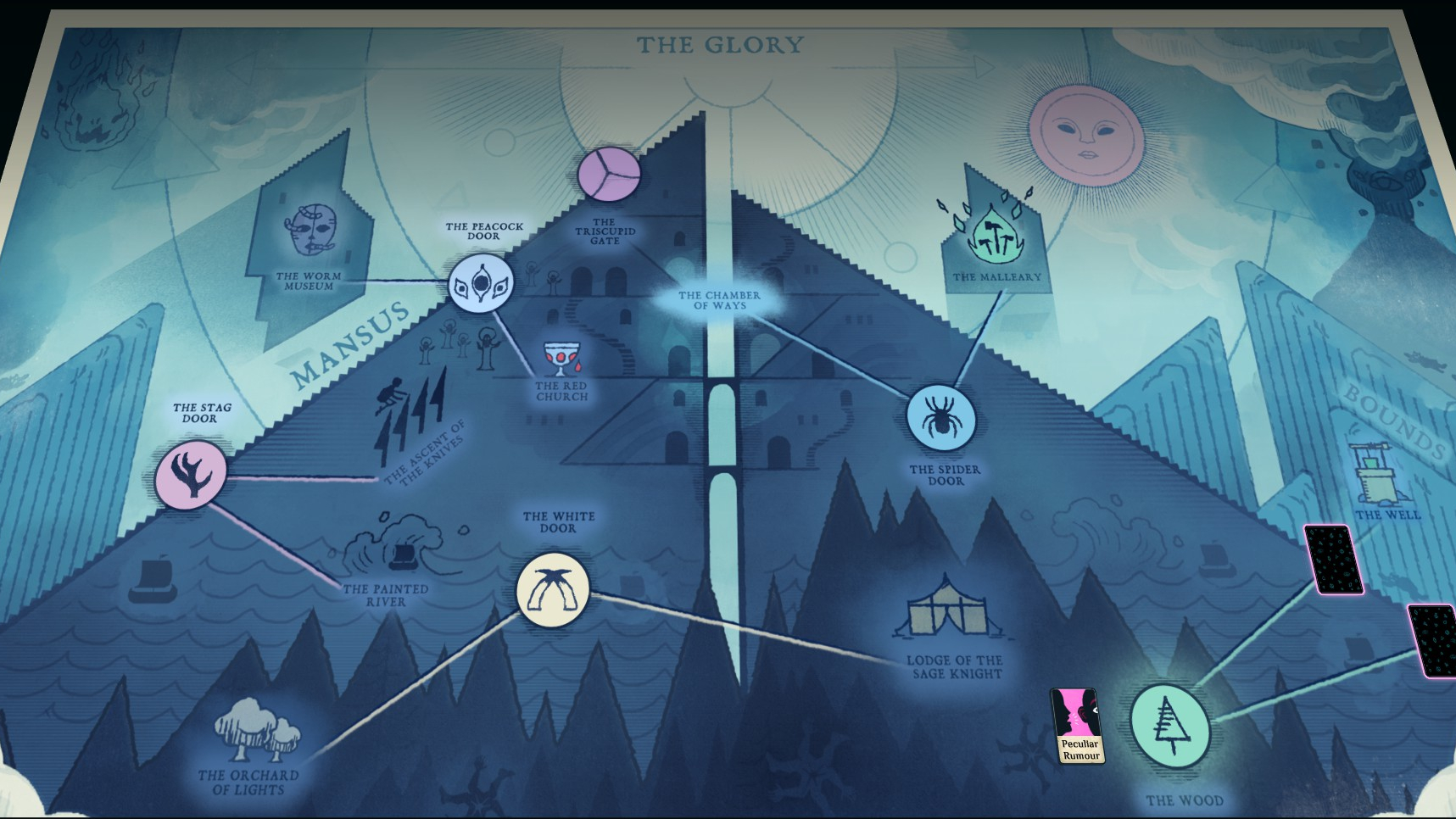Click the Stag Door antler icon

[193, 476]
